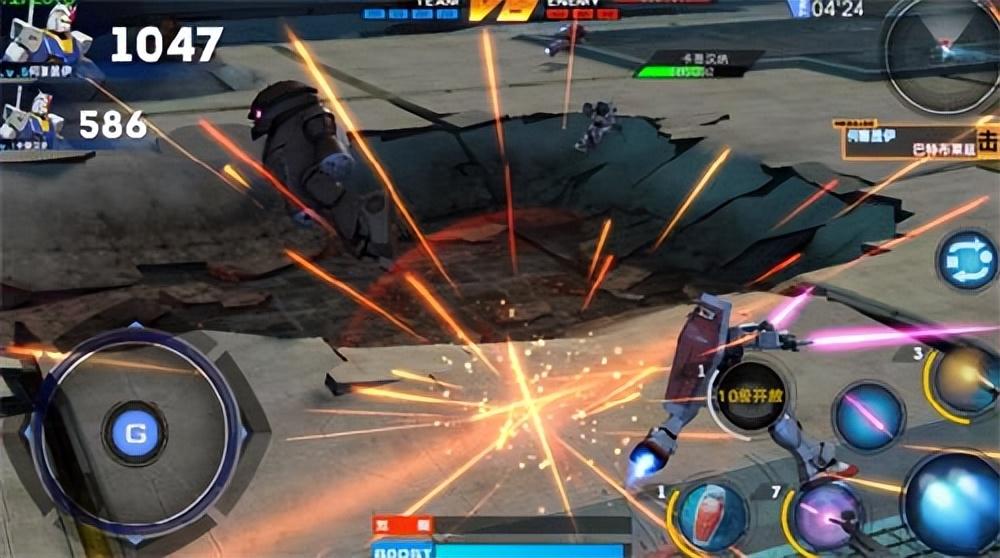Open the circular radar minimap
The width and height of the screenshot is (1000, 558).
[943, 55]
